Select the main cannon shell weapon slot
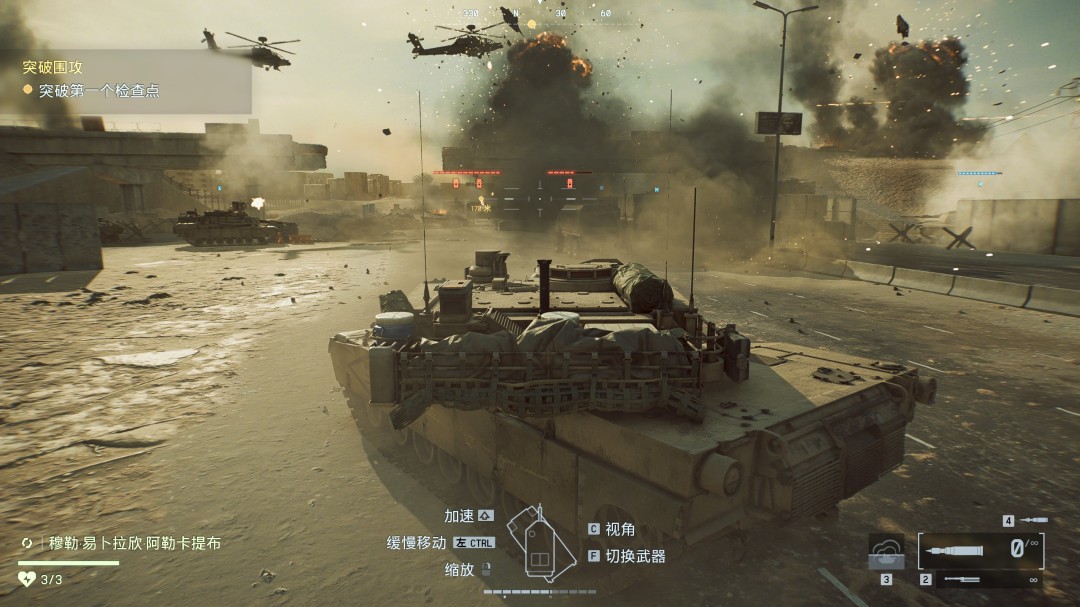 pyautogui.click(x=982, y=549)
